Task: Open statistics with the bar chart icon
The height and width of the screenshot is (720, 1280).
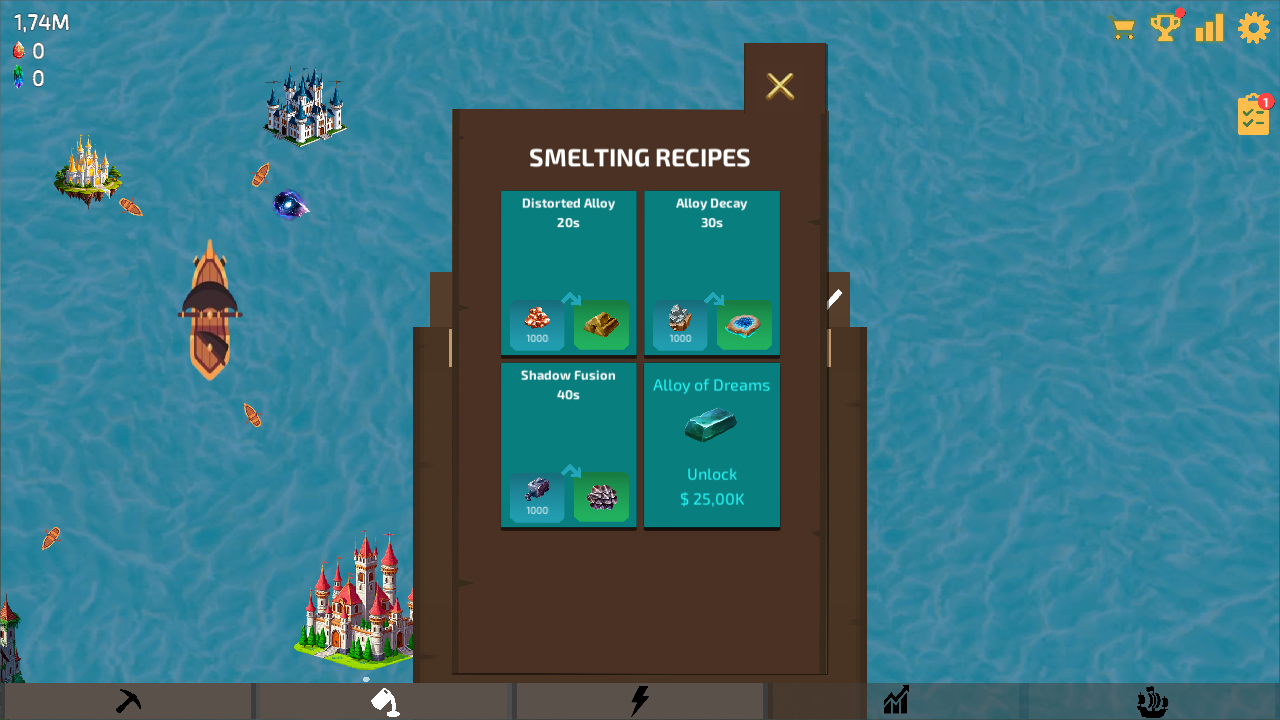Action: 1208,28
